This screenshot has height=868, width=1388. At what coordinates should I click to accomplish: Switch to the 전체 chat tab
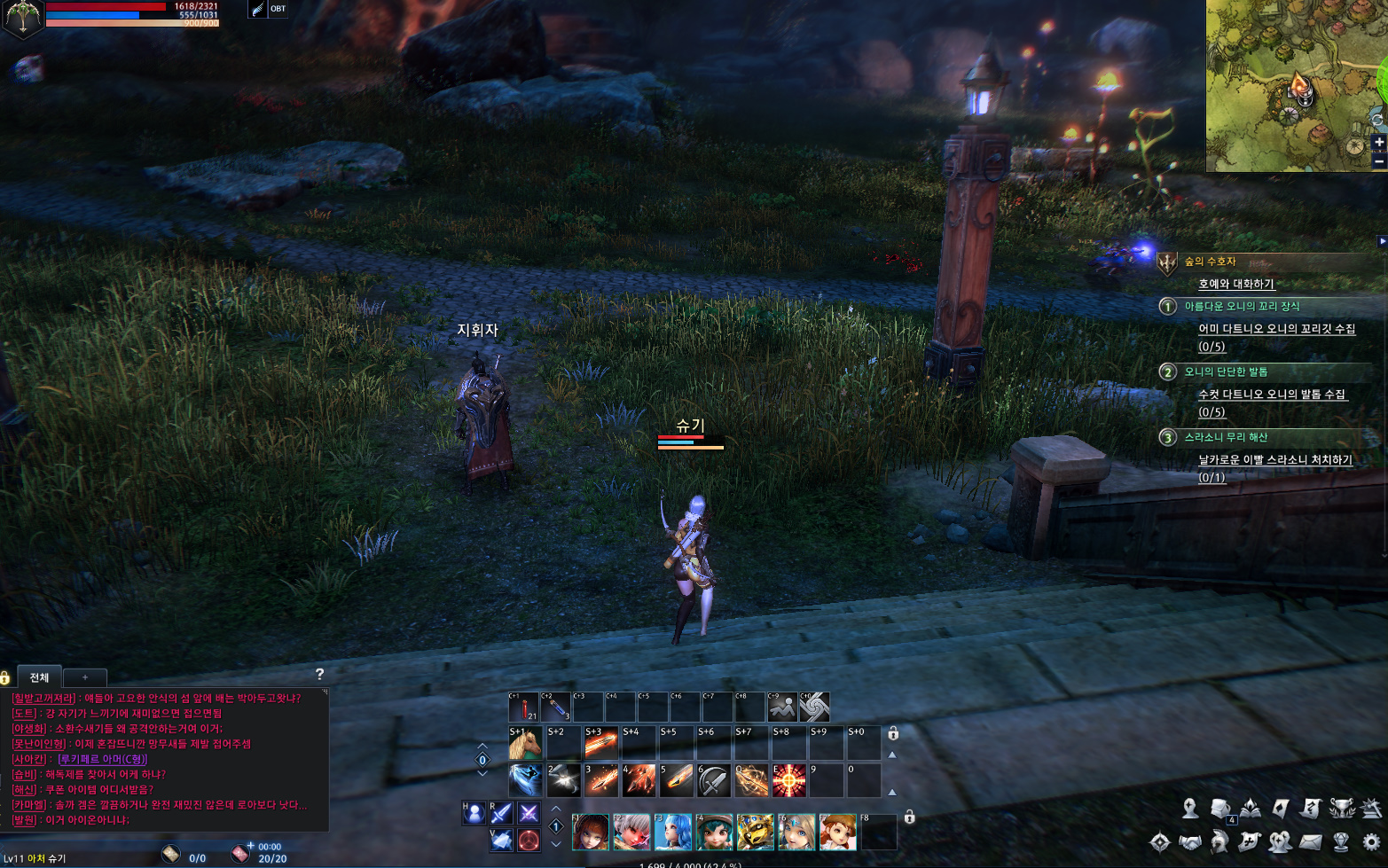point(39,677)
